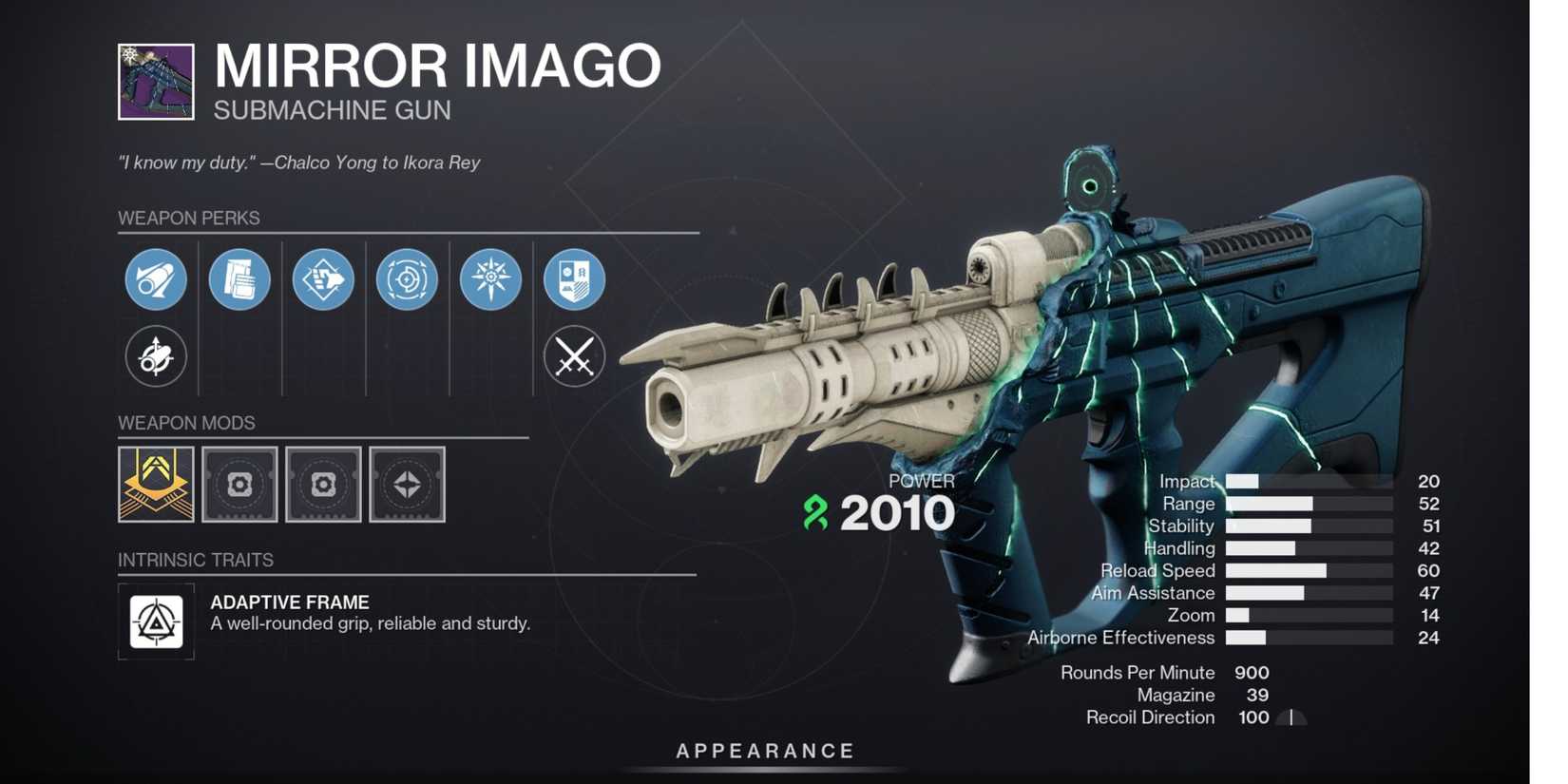Screen dimensions: 1568x784
Task: Toggle the crossed swords kill tracker
Action: pyautogui.click(x=574, y=358)
